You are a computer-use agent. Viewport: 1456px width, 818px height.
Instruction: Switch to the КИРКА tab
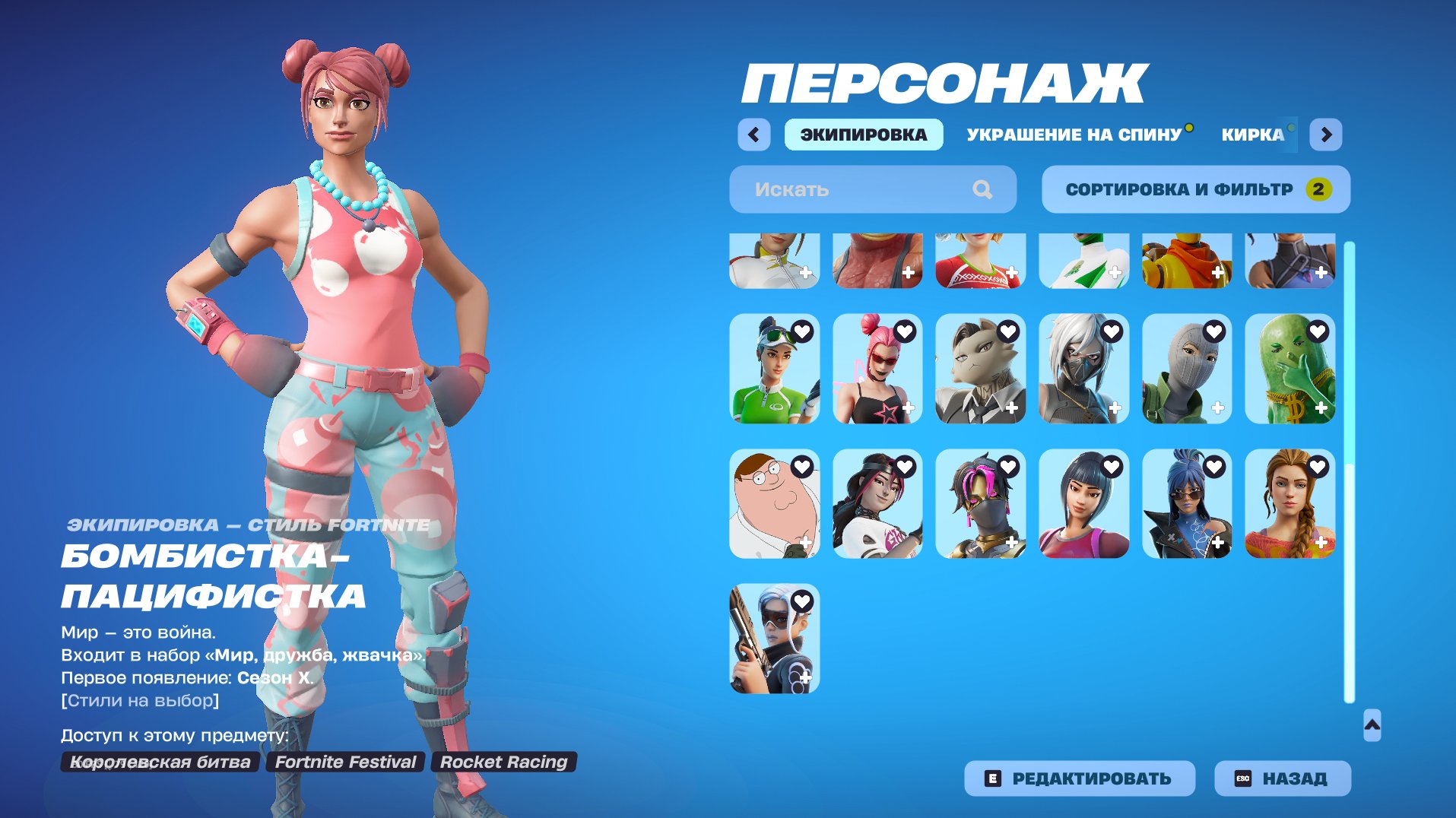(x=1251, y=135)
